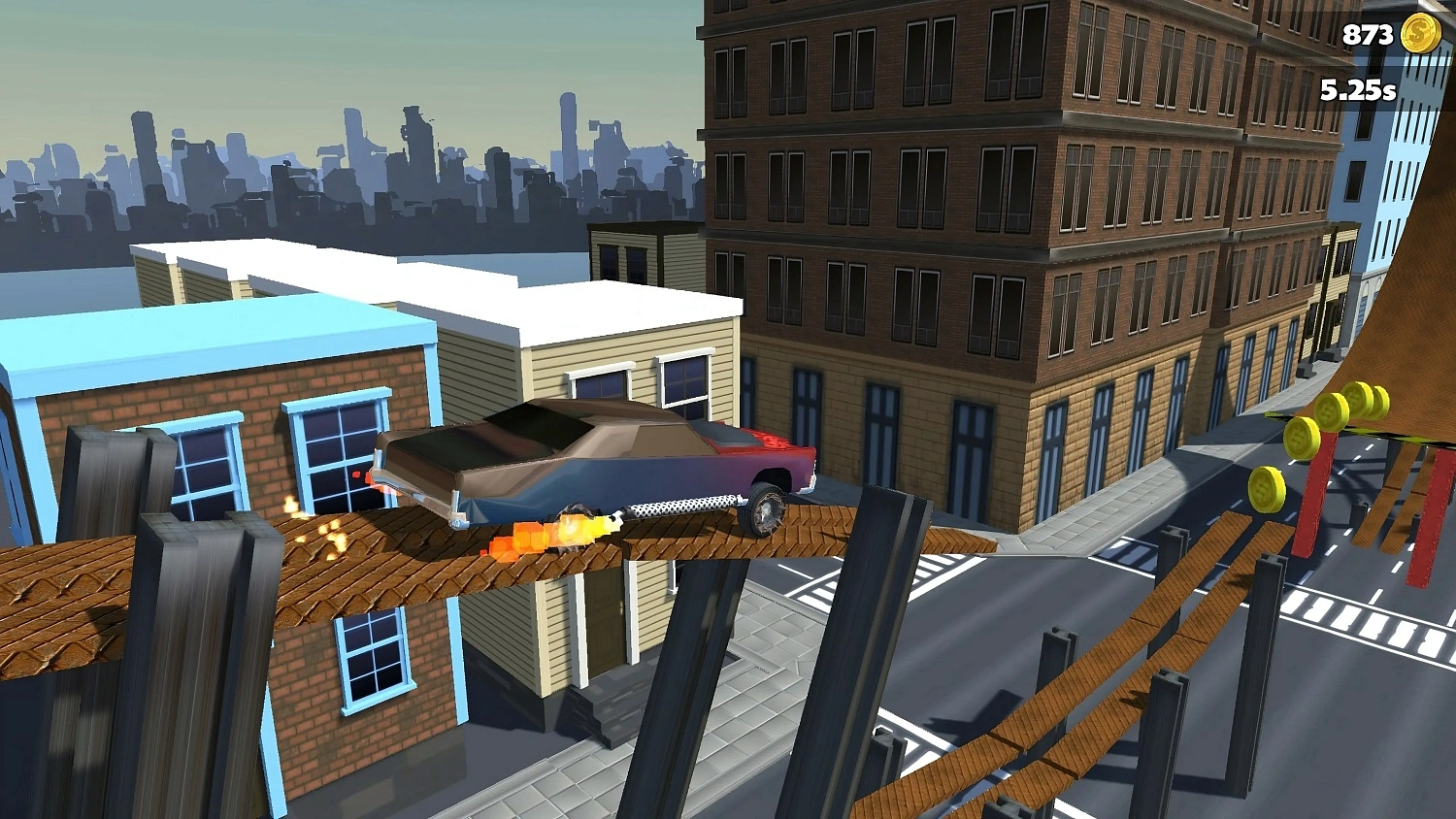Click the car's rear wheel
Viewport: 1456px width, 819px height.
tap(765, 507)
